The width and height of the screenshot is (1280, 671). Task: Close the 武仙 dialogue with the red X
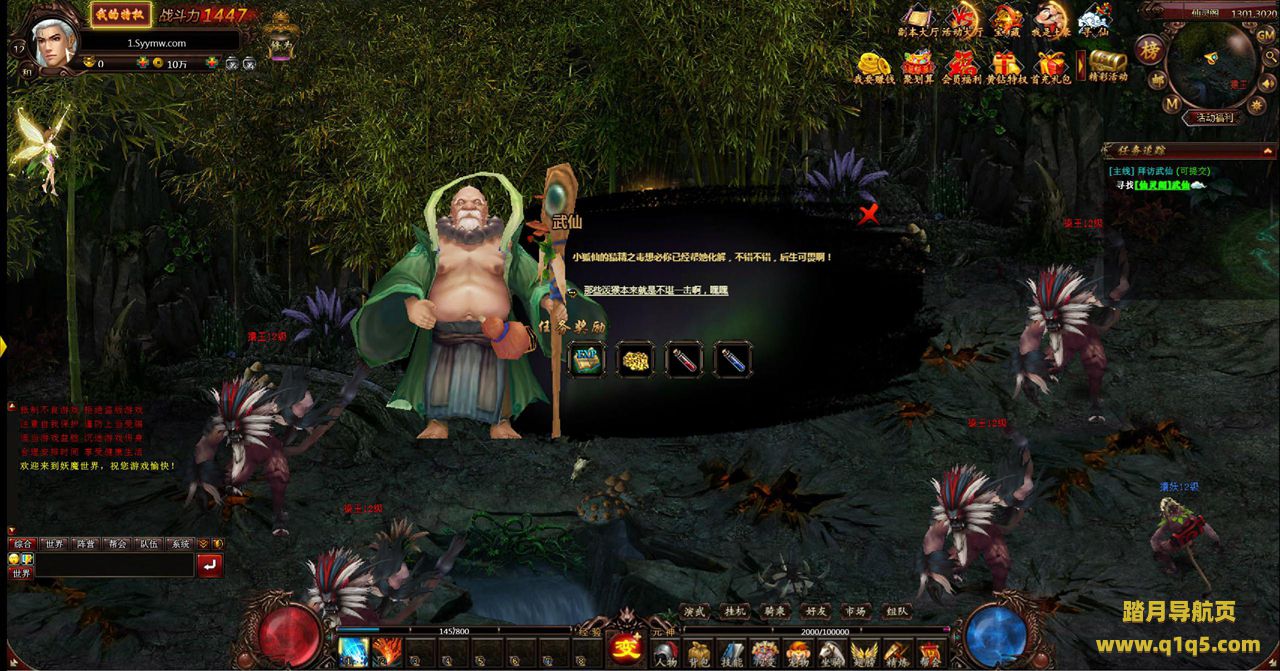(x=869, y=213)
